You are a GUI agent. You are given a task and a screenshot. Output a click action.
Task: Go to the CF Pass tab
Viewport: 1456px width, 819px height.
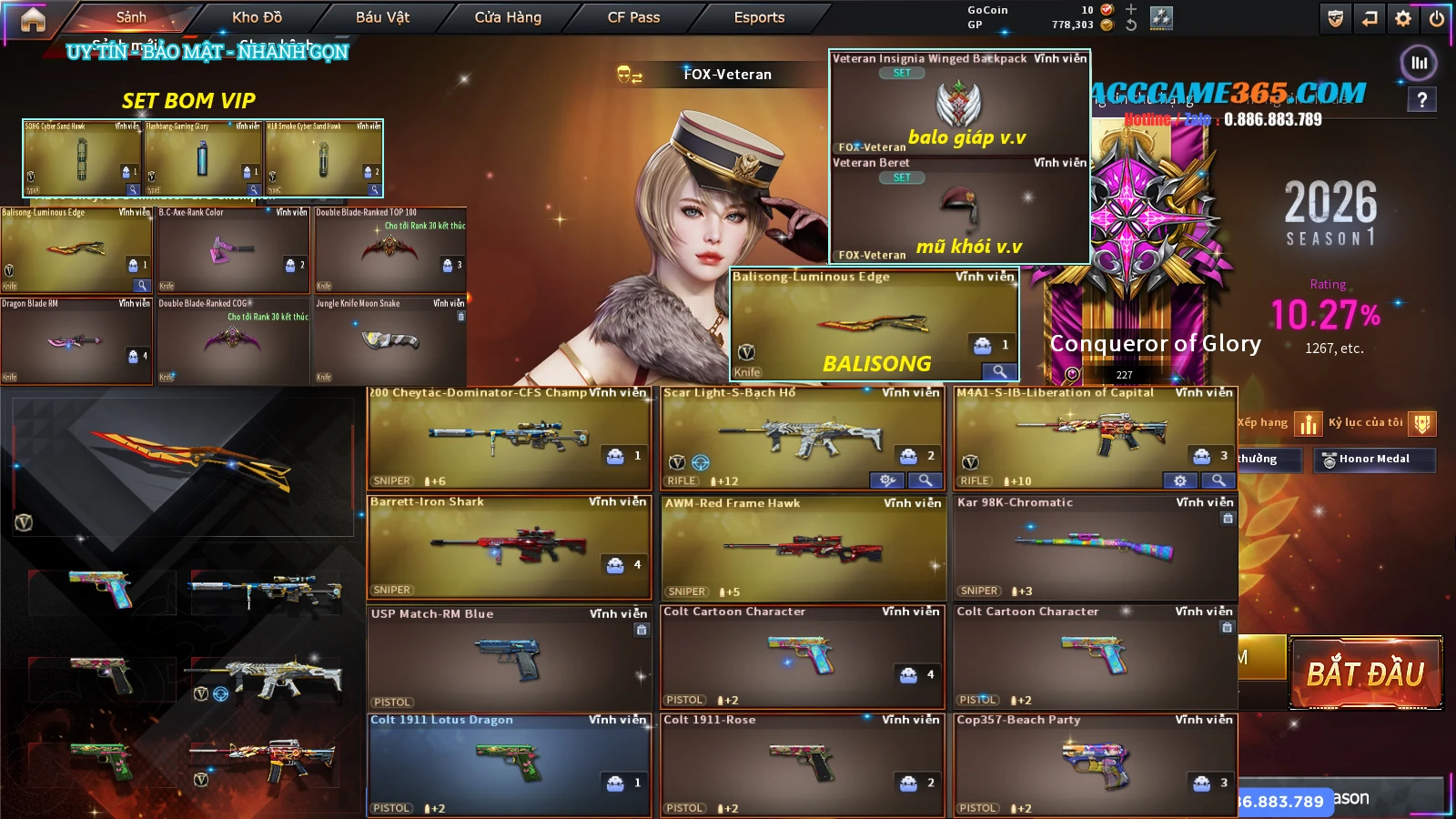click(x=633, y=17)
